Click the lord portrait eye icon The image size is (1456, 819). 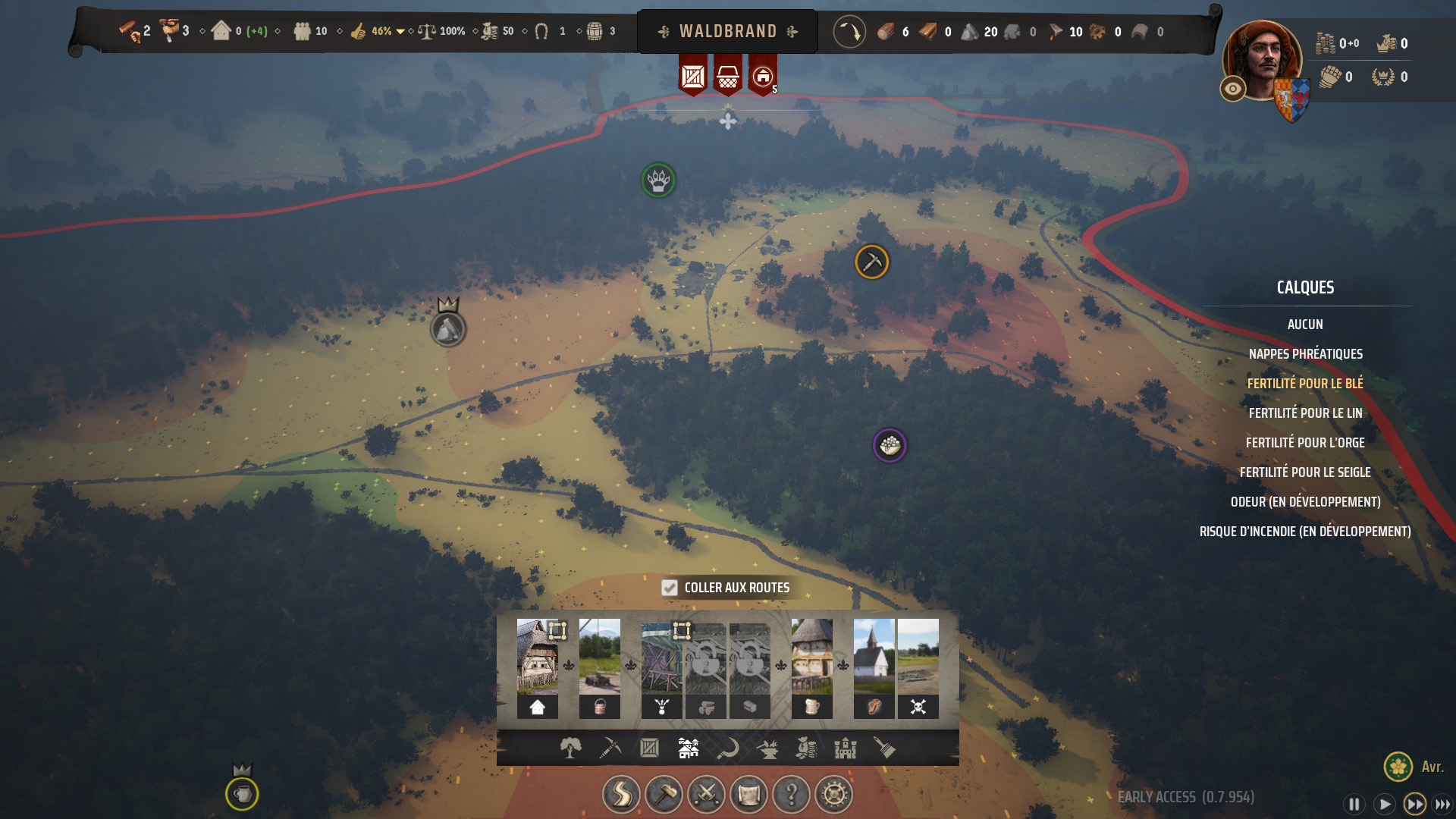pyautogui.click(x=1233, y=89)
